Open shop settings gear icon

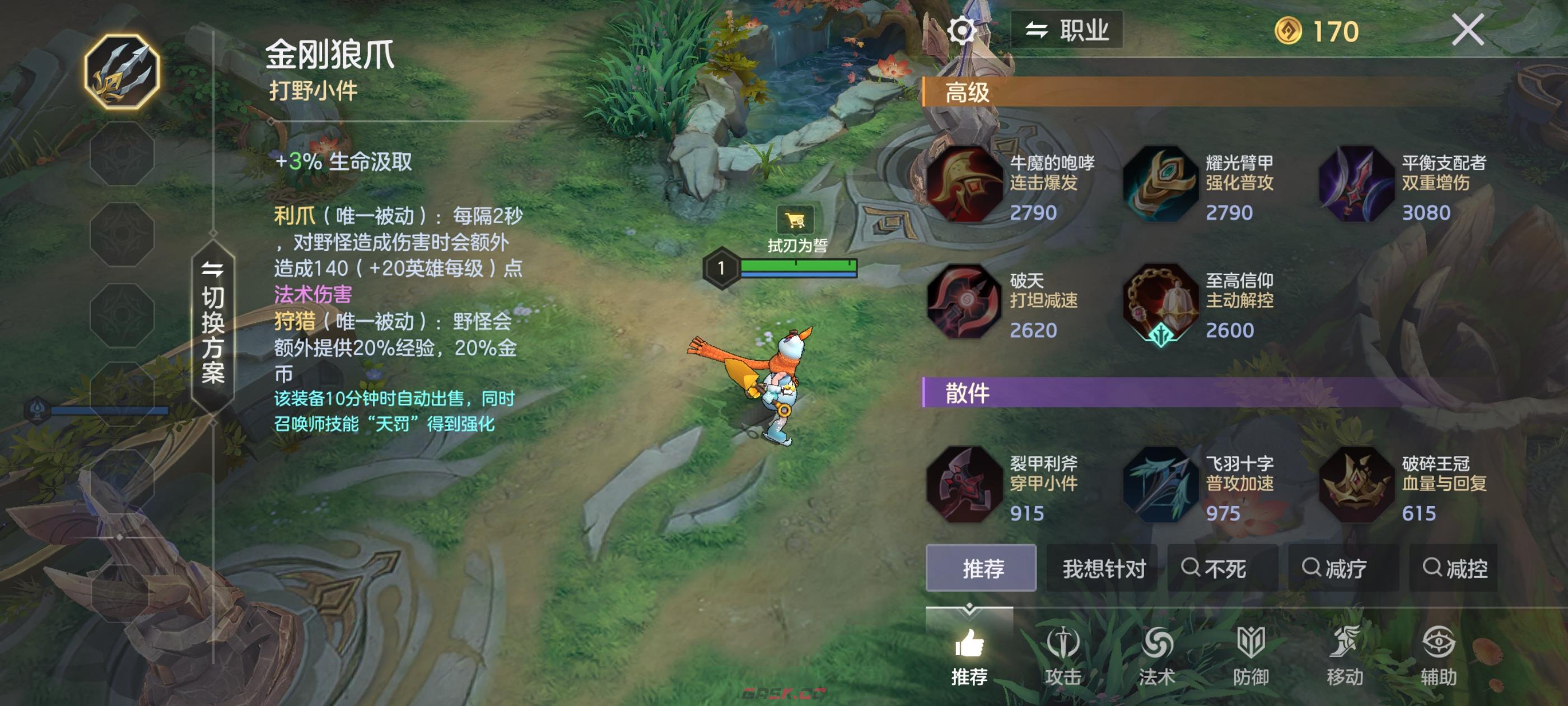[x=961, y=30]
